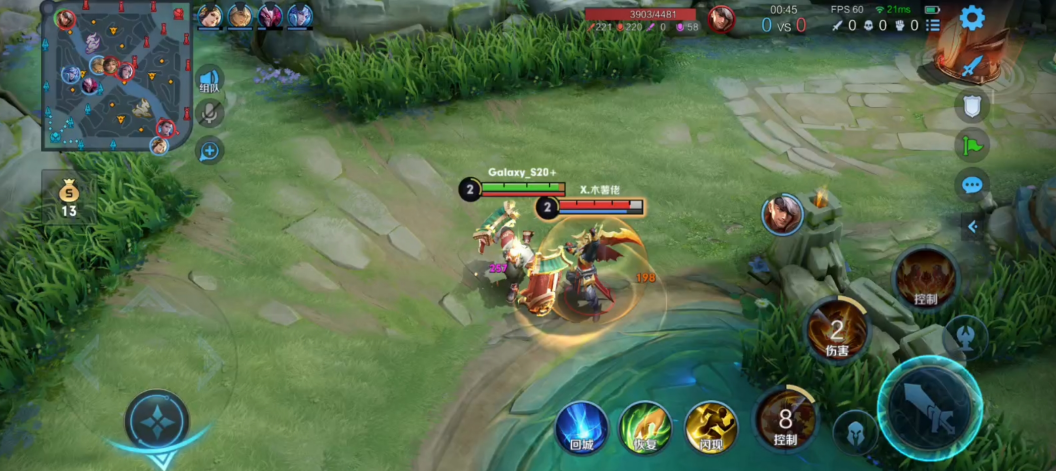Viewport: 1056px width, 471px height.
Task: Send the shield retreat signal
Action: [x=972, y=105]
